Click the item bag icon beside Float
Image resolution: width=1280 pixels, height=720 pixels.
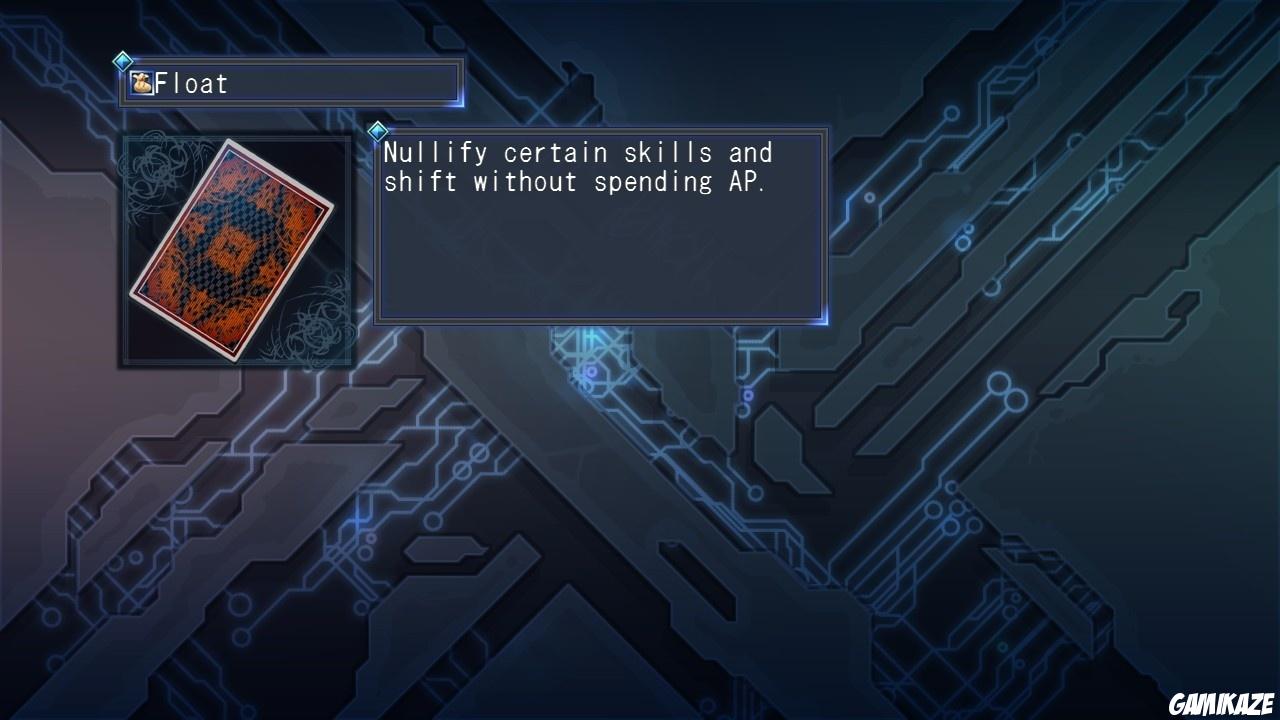(140, 83)
